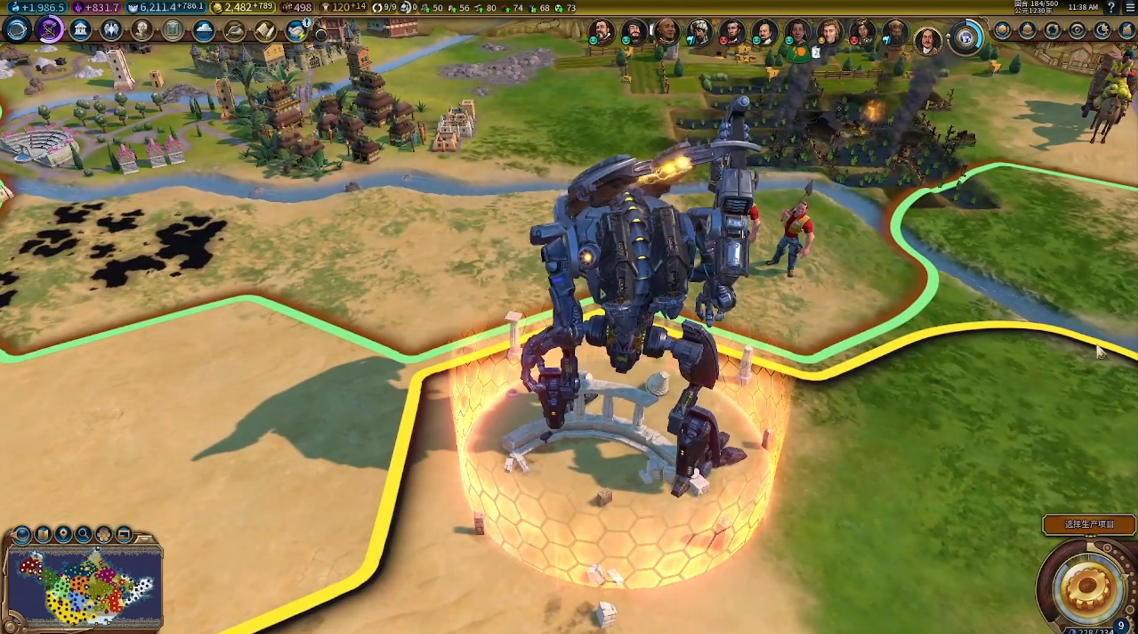Click the choose production notification banner
The width and height of the screenshot is (1138, 634).
(x=1089, y=524)
